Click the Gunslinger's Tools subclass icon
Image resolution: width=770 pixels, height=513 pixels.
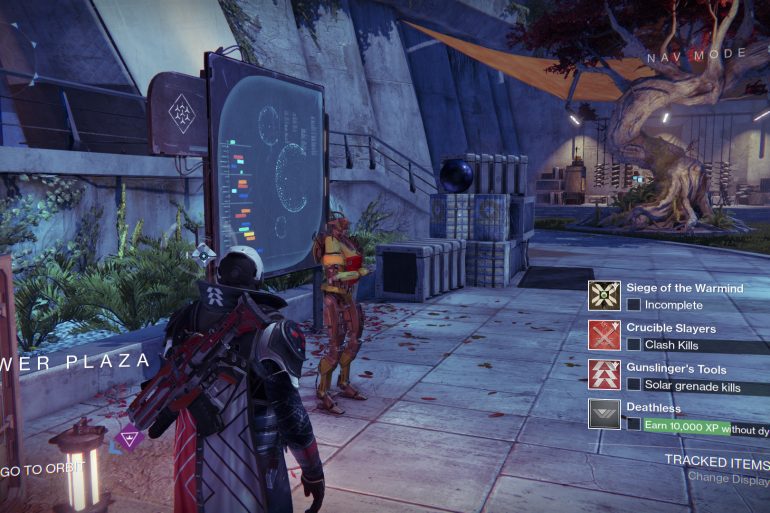pos(604,375)
